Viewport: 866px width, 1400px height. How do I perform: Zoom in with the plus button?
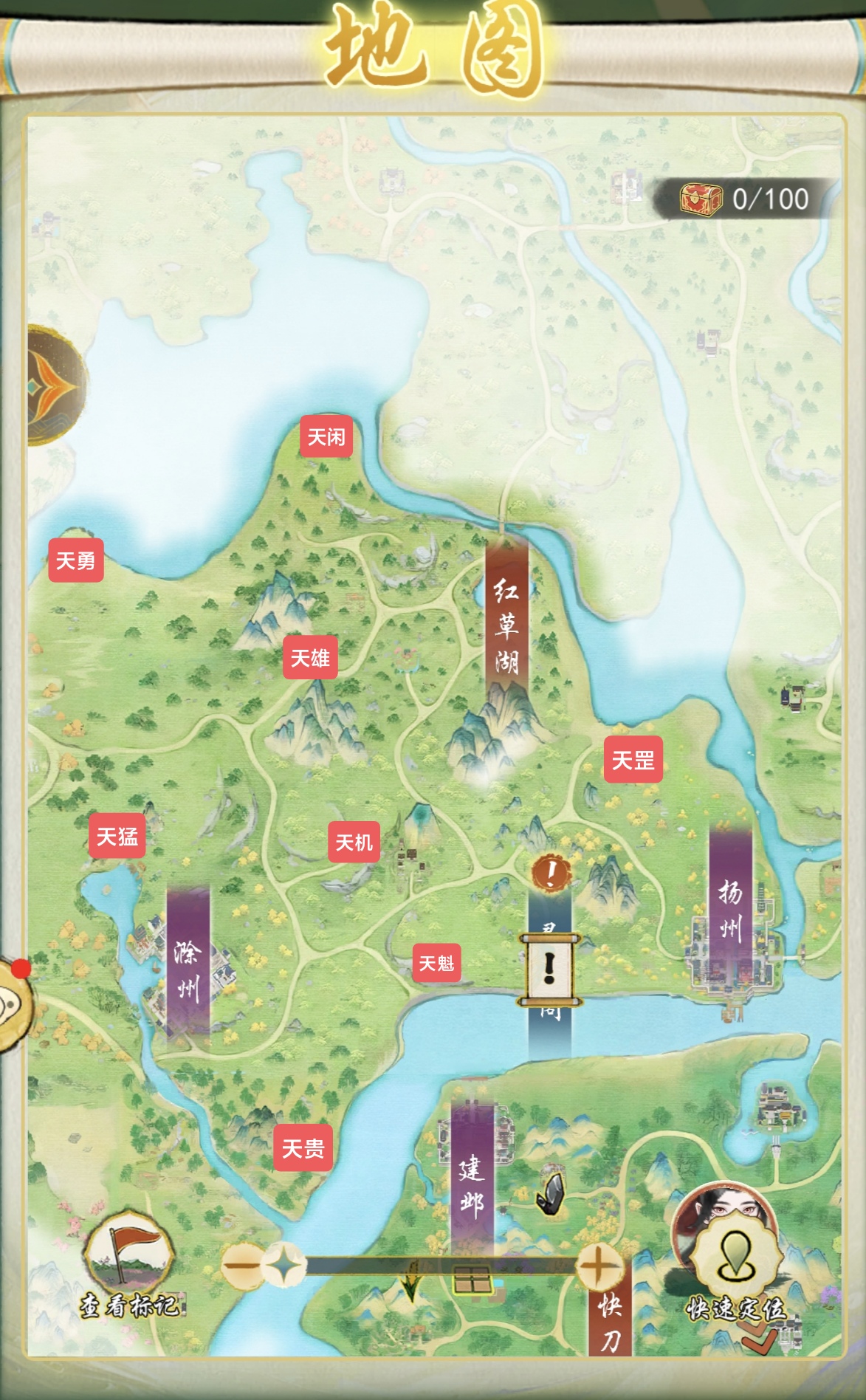(598, 1266)
